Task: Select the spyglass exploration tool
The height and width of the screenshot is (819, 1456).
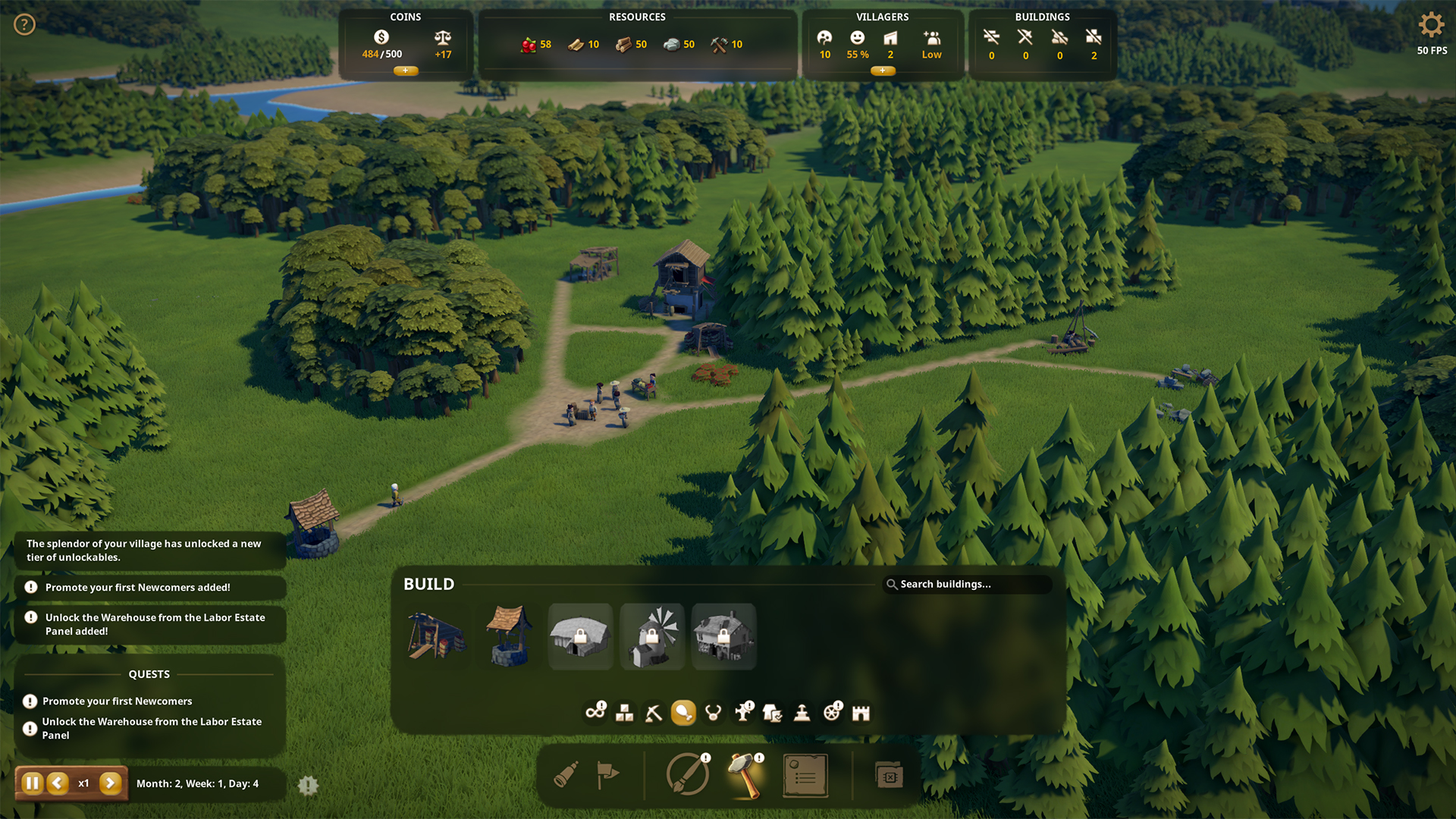Action: click(x=566, y=775)
